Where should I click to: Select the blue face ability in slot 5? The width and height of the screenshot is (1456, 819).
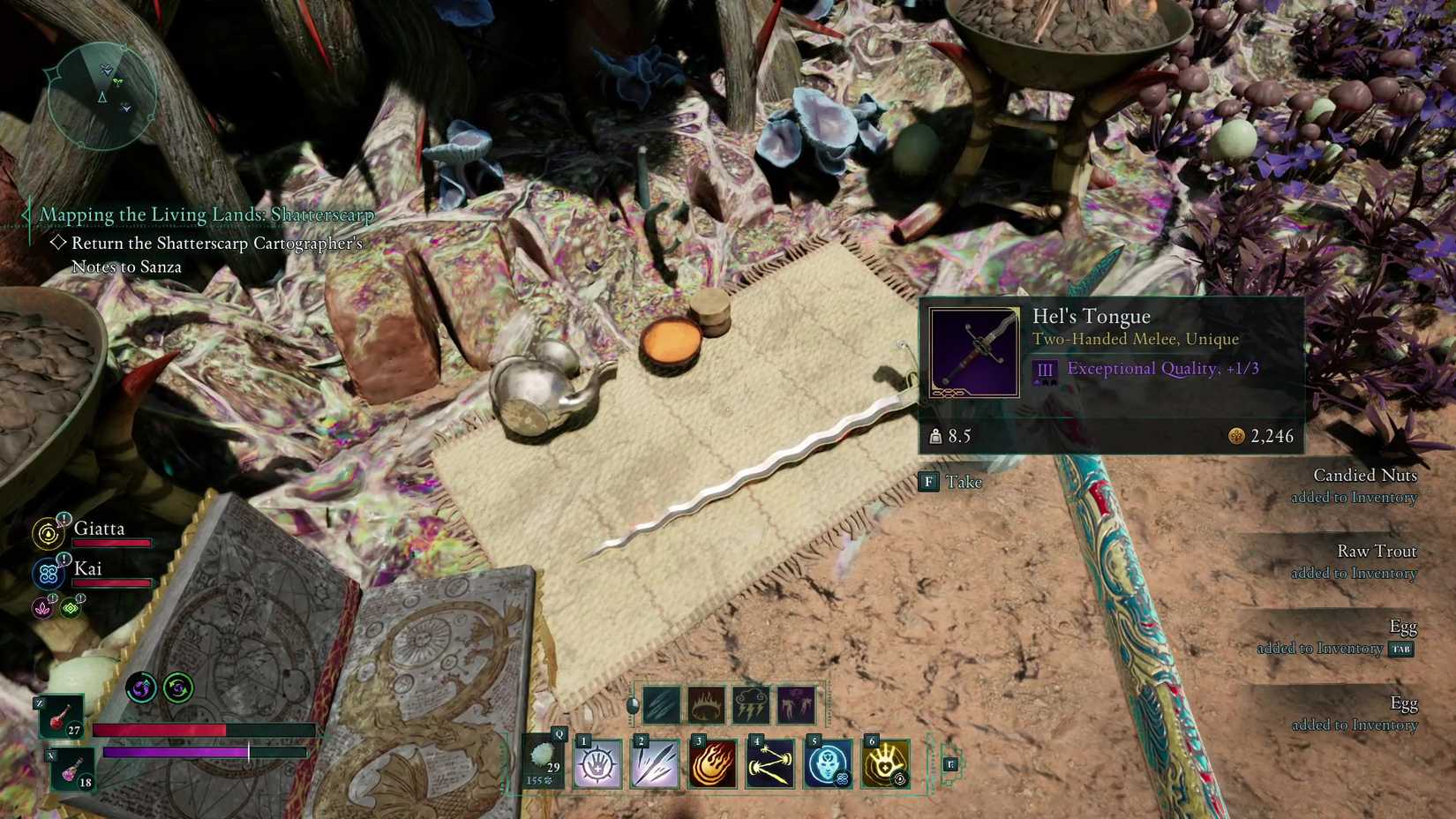(828, 763)
